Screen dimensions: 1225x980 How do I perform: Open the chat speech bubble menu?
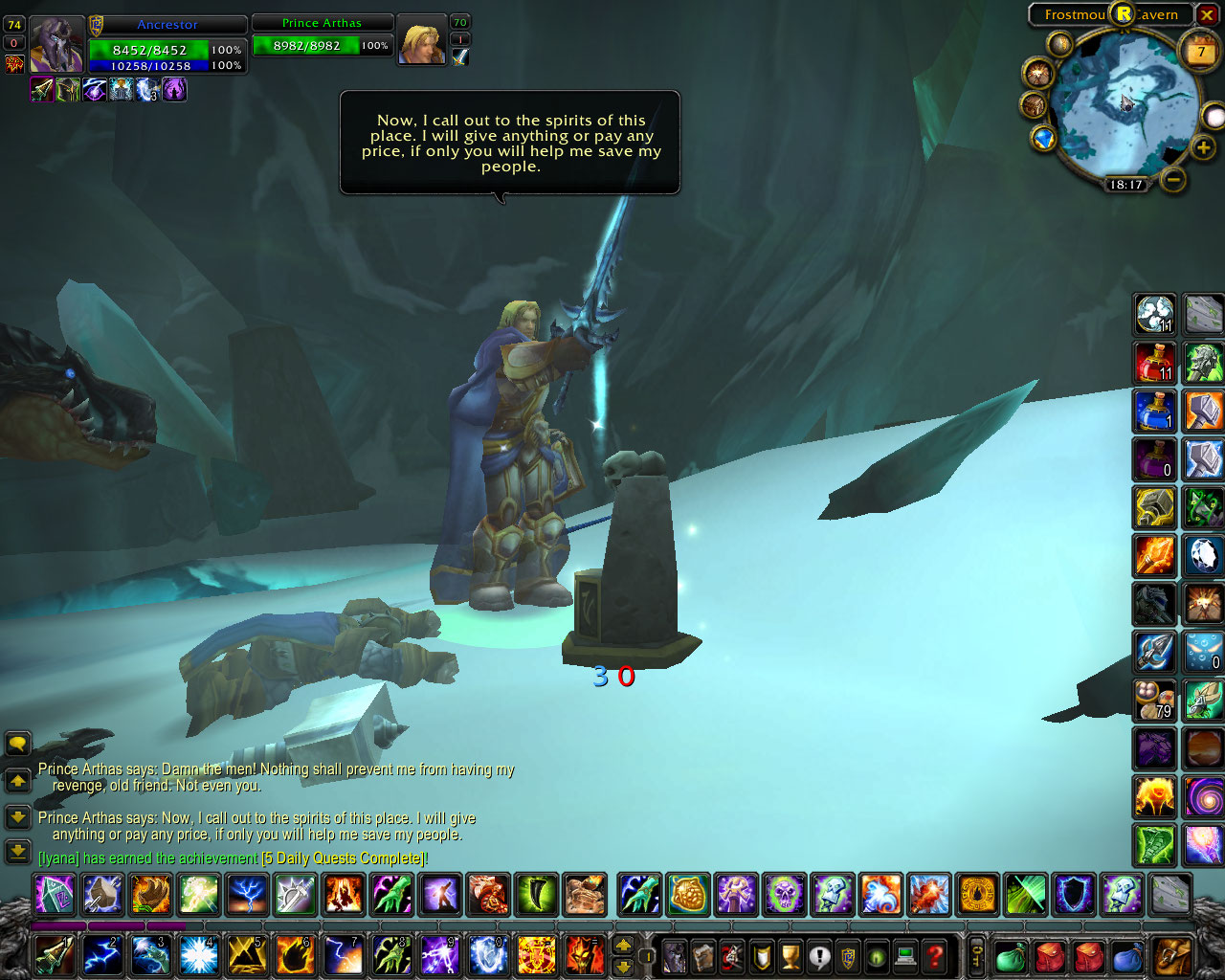(x=18, y=744)
